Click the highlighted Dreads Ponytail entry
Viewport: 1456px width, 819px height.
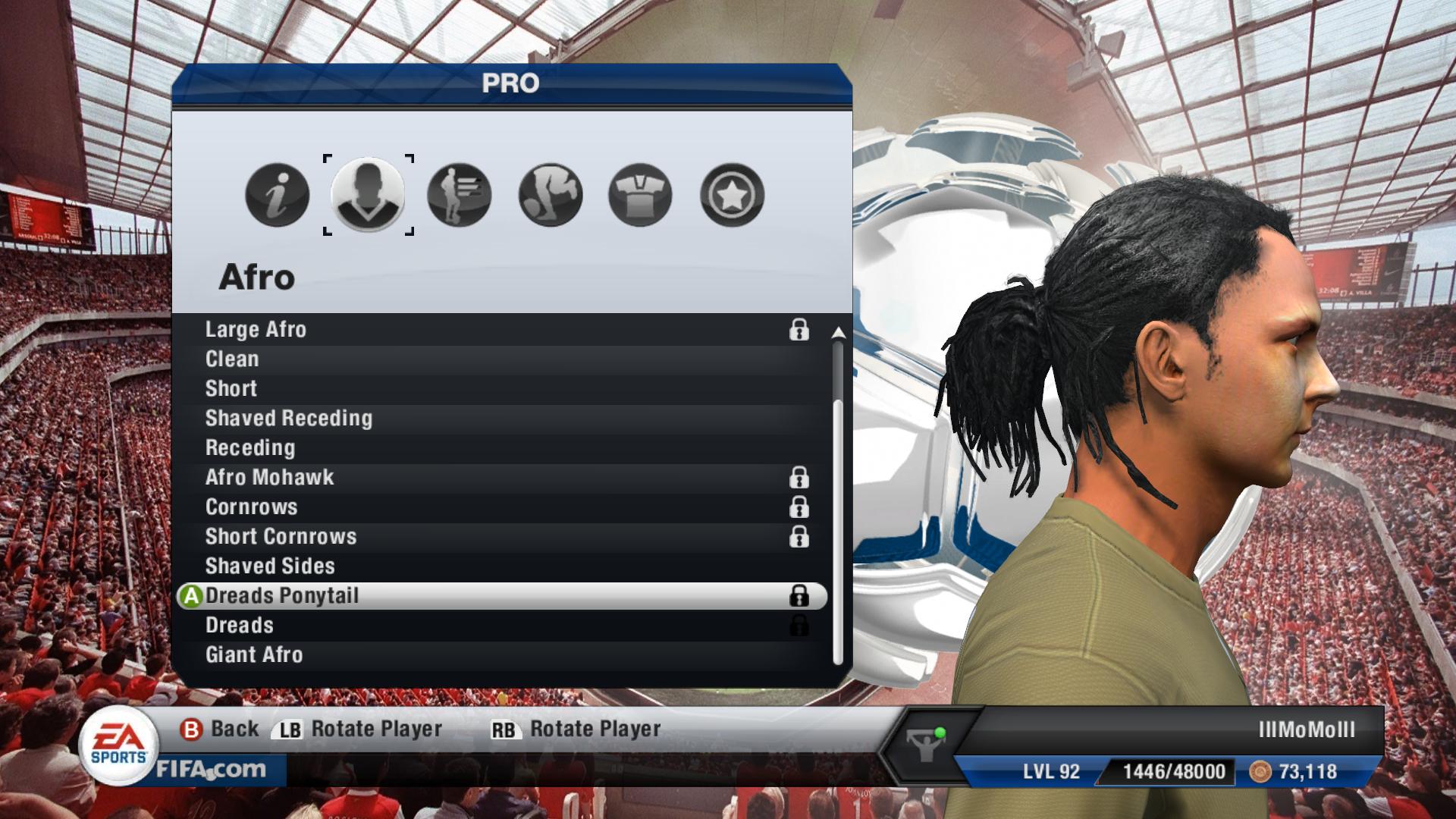282,596
